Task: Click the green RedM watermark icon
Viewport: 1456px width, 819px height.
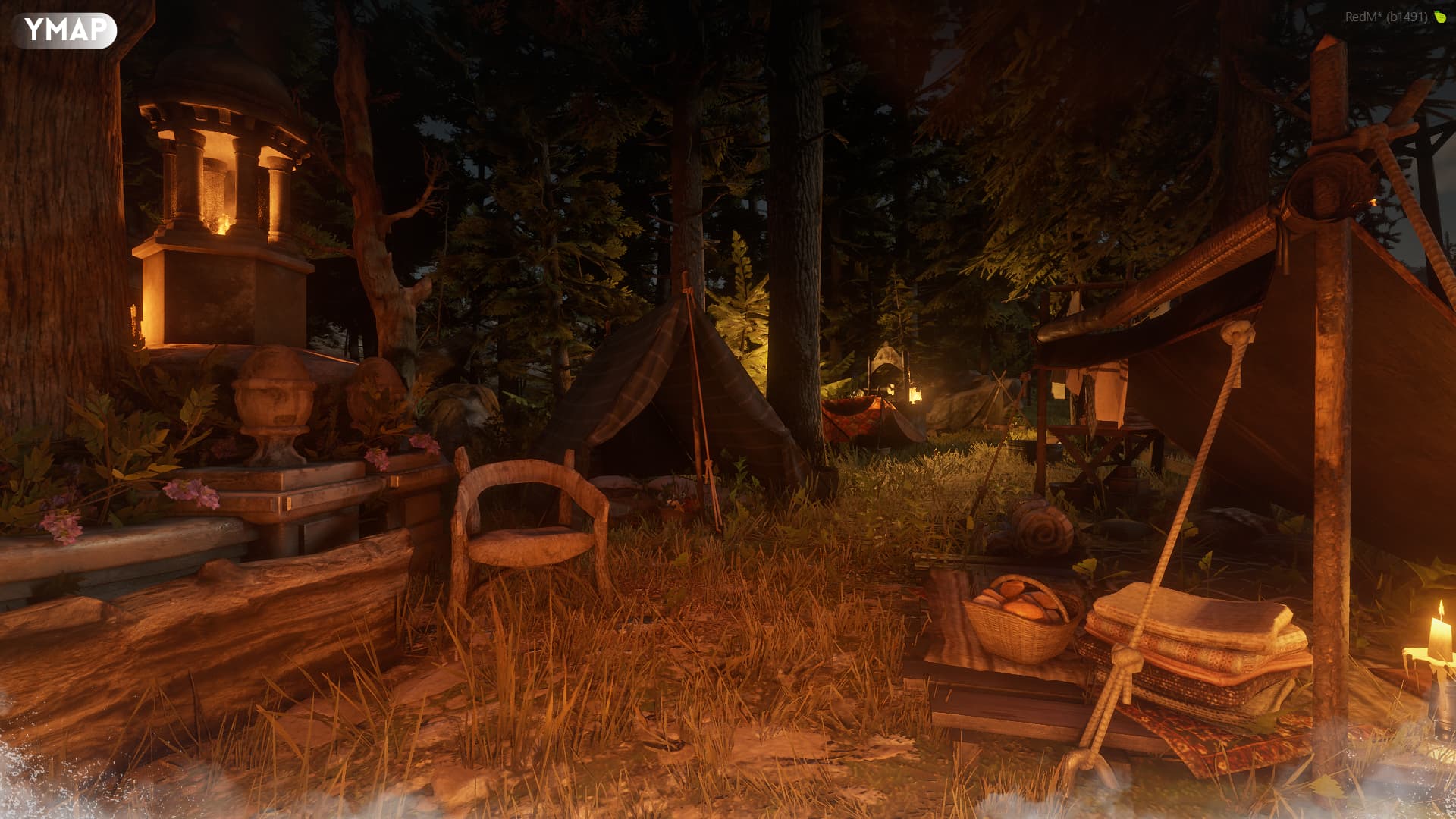Action: click(1440, 17)
